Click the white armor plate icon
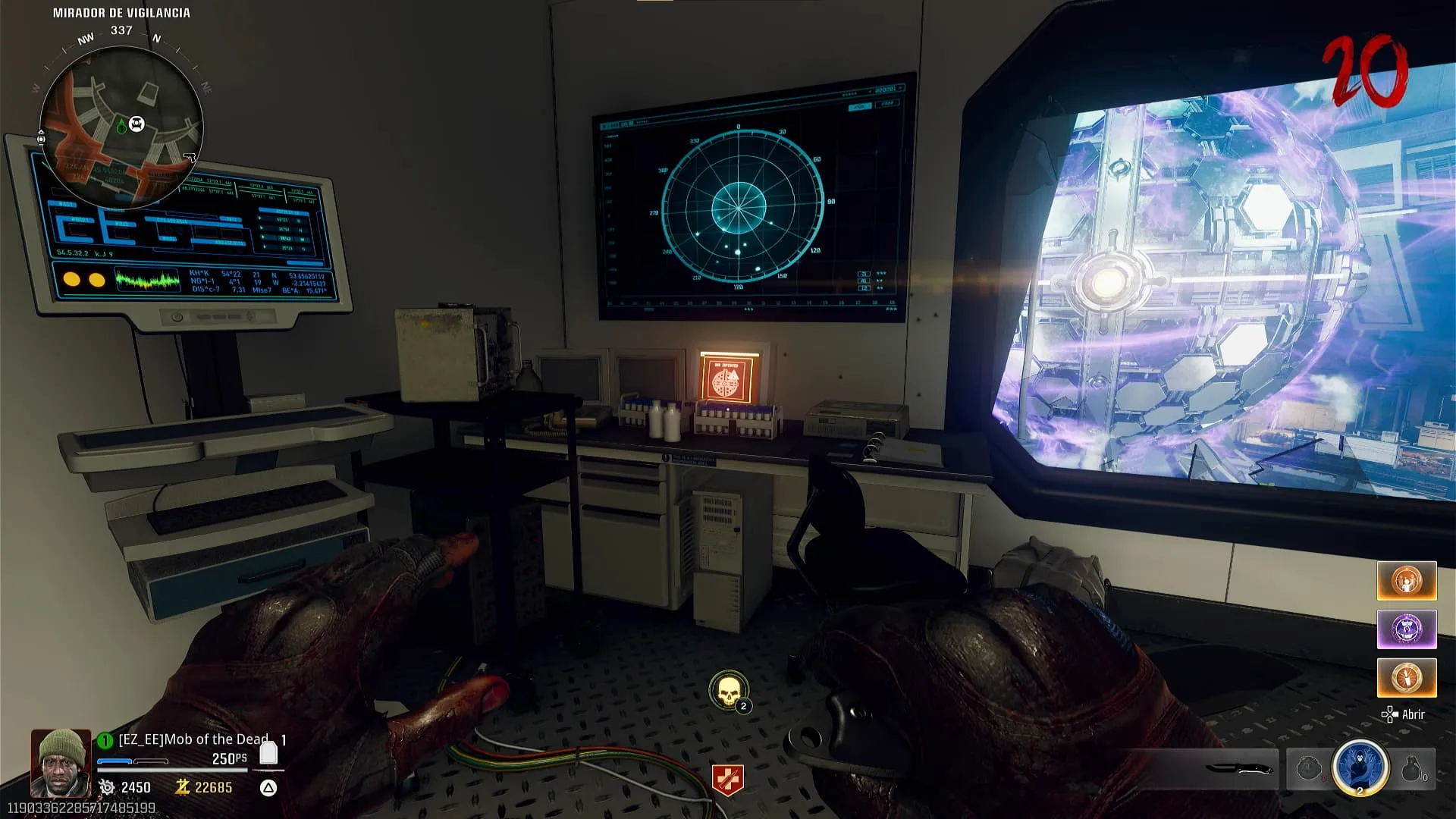The image size is (1456, 819). coord(268,753)
